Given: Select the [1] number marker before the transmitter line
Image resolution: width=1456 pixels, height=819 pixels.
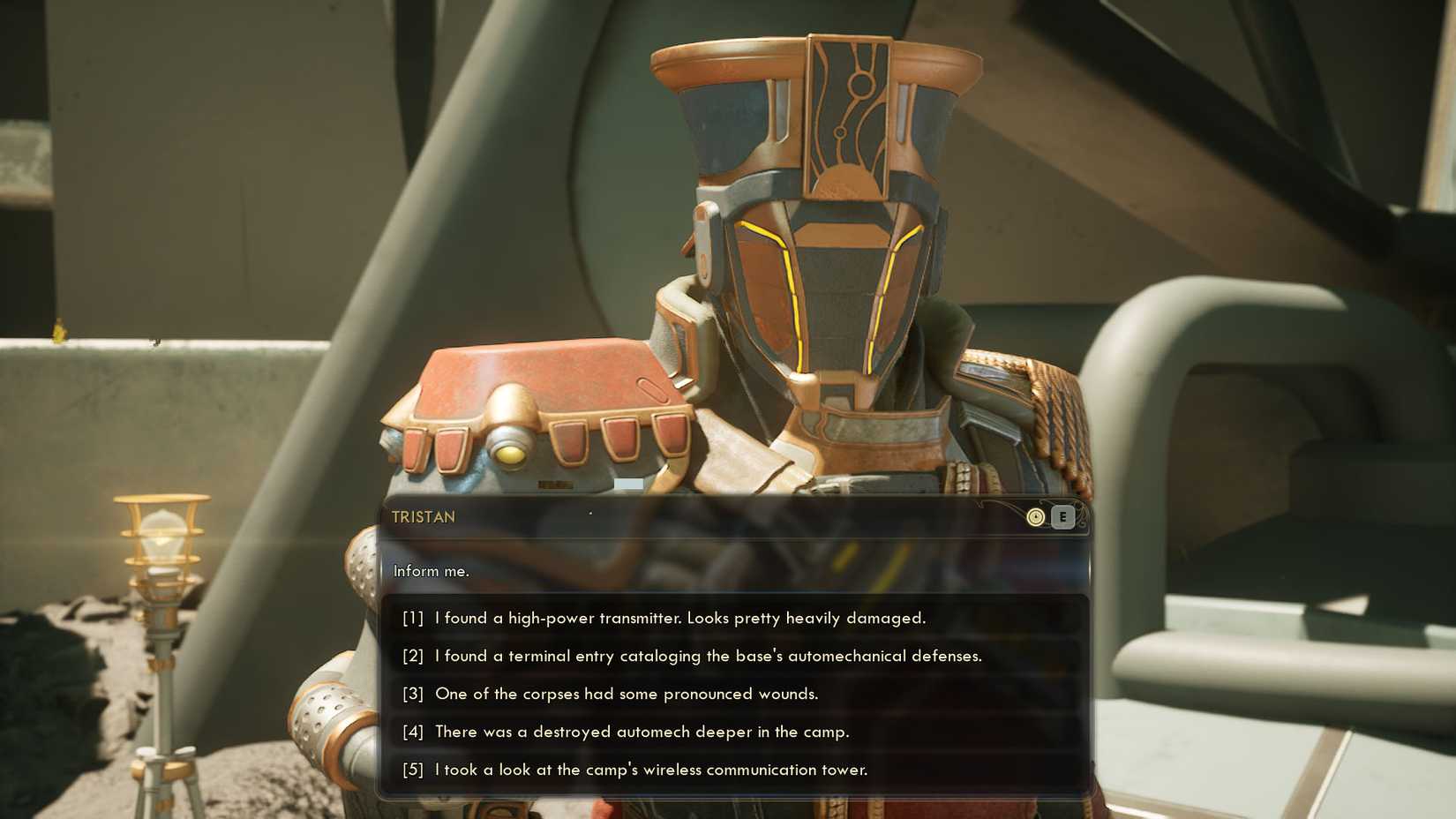Looking at the screenshot, I should coord(415,619).
